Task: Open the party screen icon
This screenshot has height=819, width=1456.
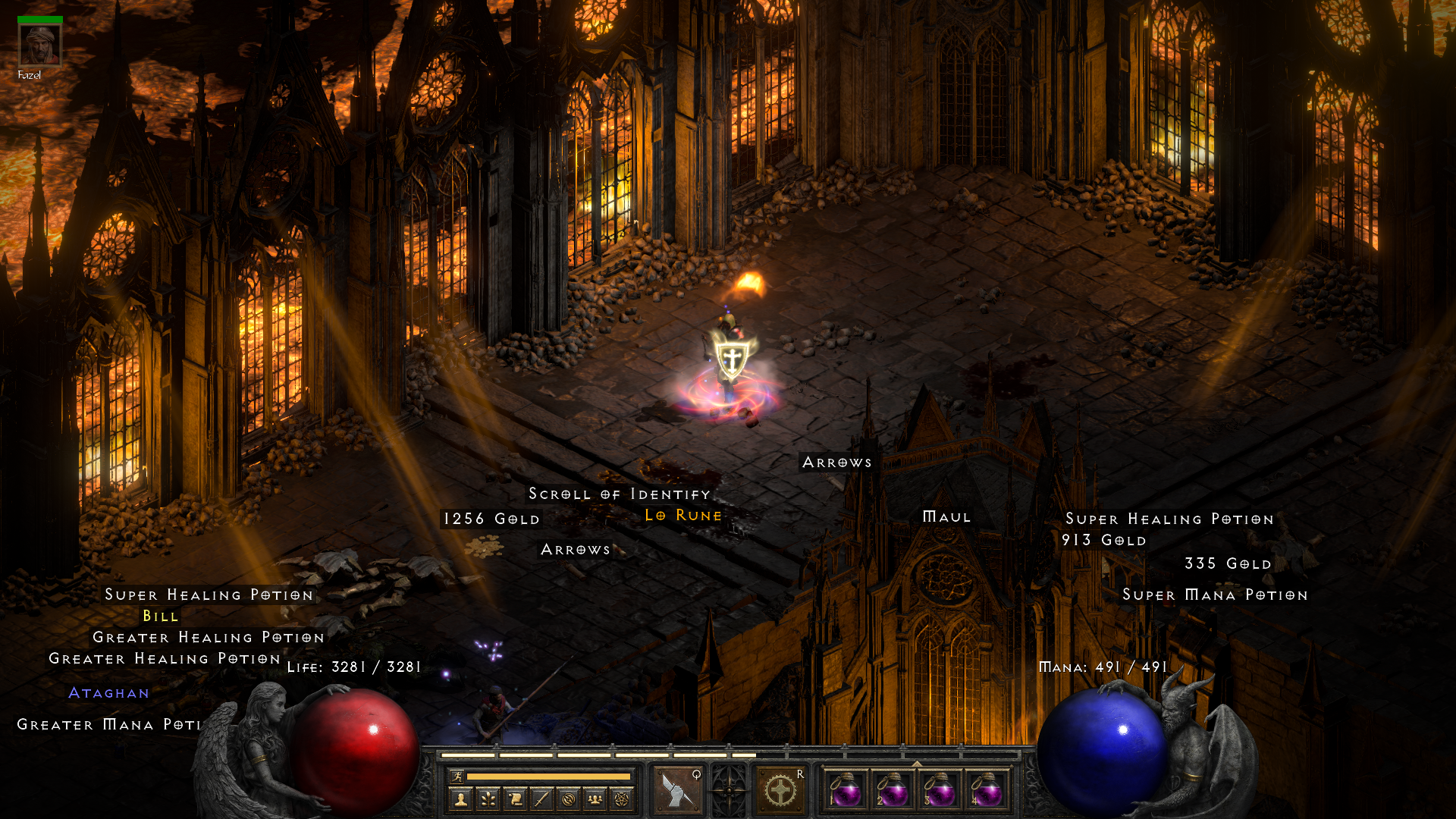Action: point(596,799)
